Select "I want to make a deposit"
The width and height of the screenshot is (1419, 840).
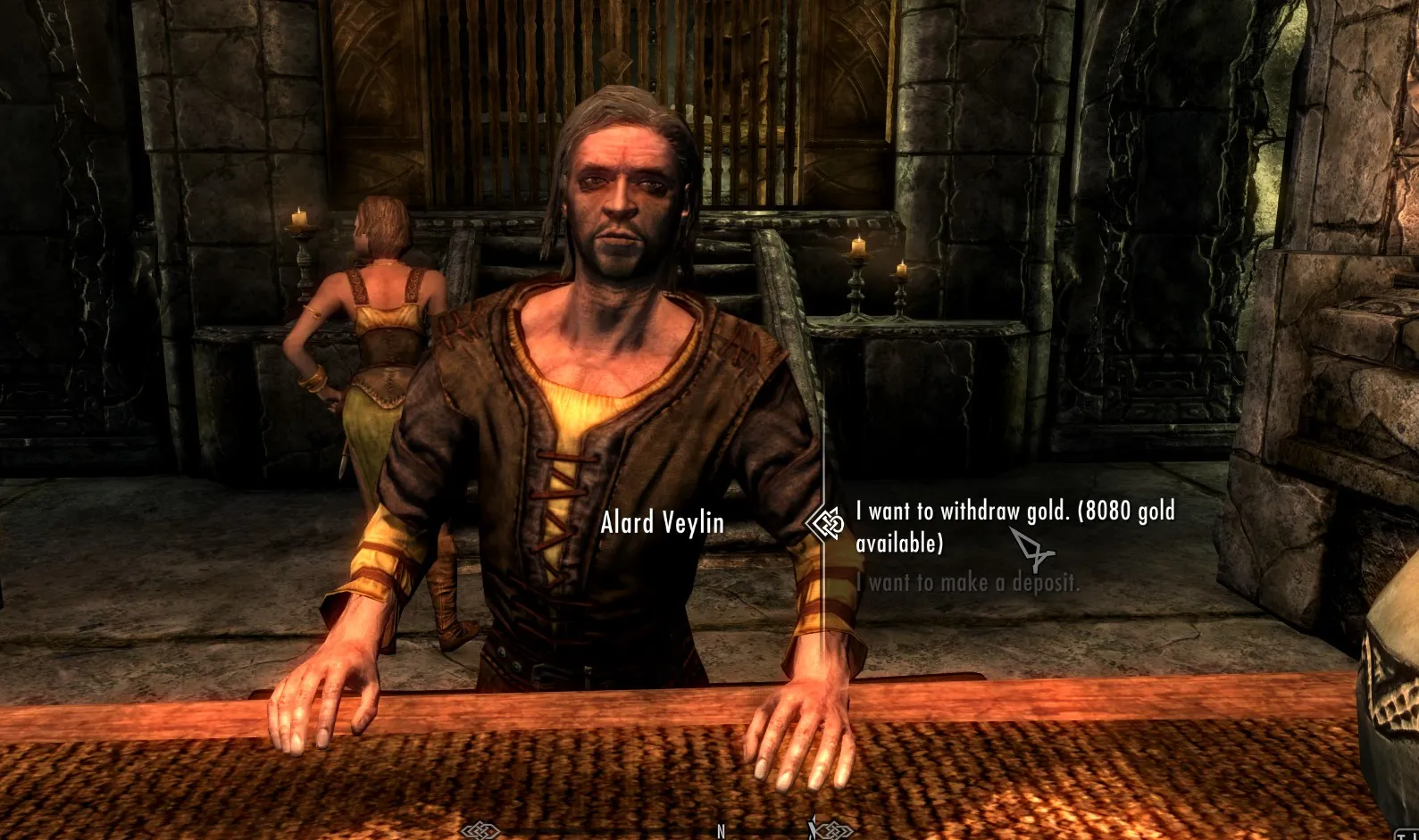click(x=968, y=584)
